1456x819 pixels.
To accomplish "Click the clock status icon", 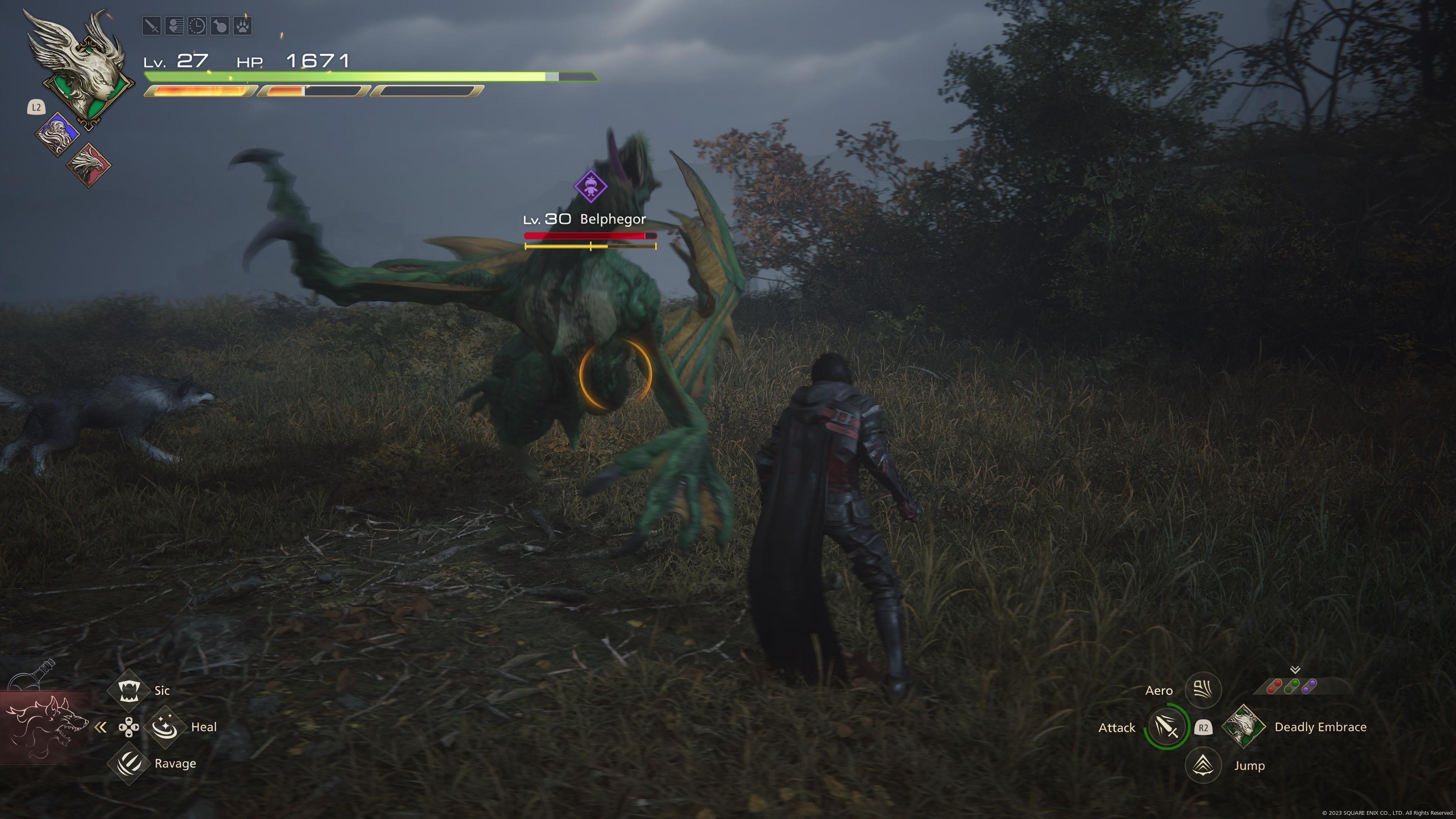I will coord(197,26).
